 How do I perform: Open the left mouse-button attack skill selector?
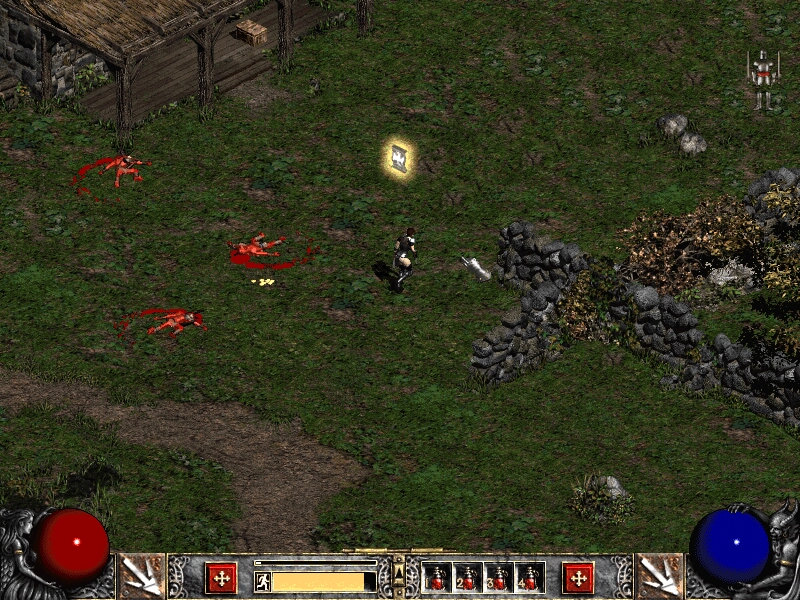pos(141,576)
